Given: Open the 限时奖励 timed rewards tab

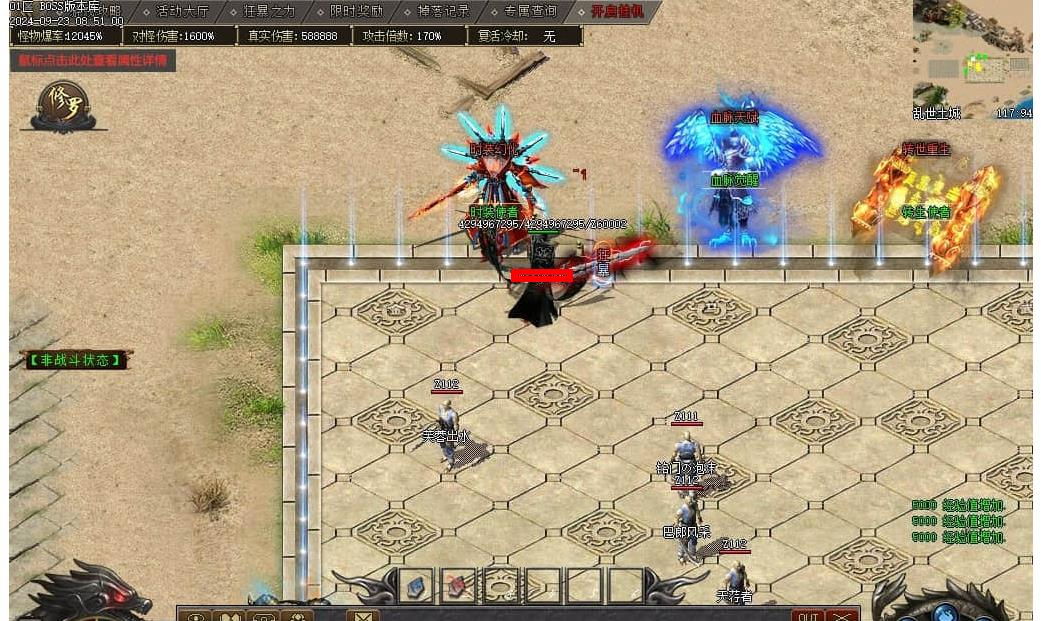Looking at the screenshot, I should (x=355, y=12).
